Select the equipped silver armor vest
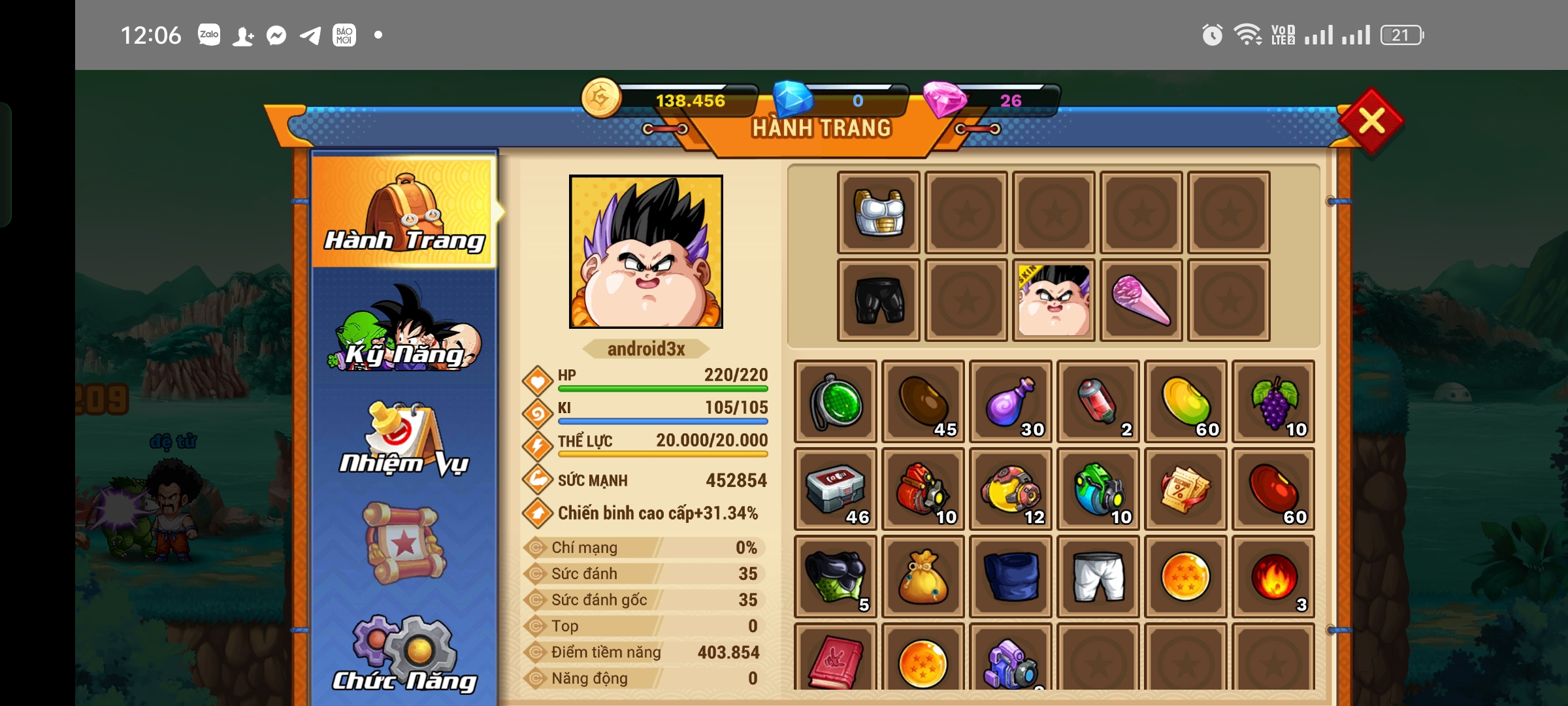The image size is (1568, 706). click(x=879, y=213)
